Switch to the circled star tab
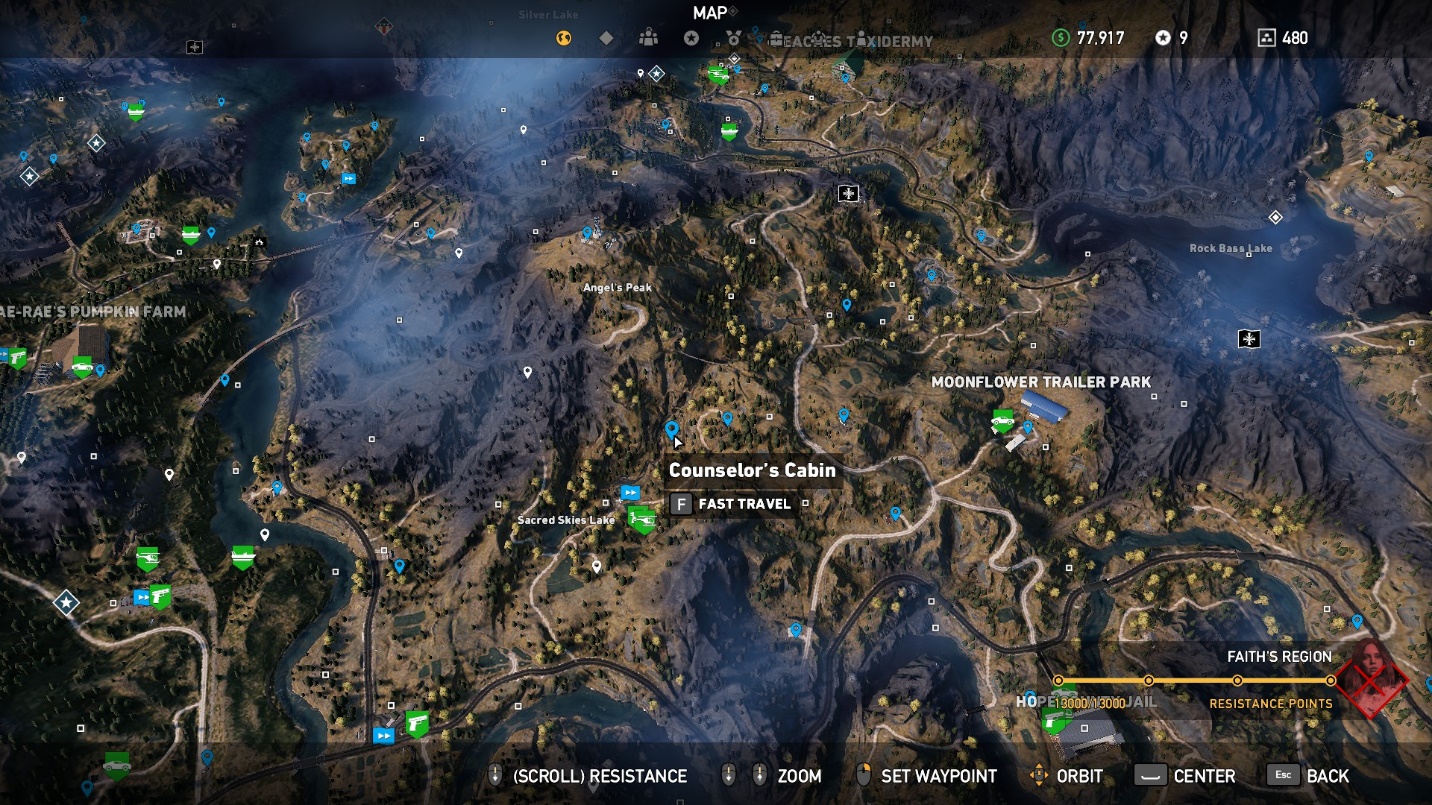1432x805 pixels. click(691, 38)
